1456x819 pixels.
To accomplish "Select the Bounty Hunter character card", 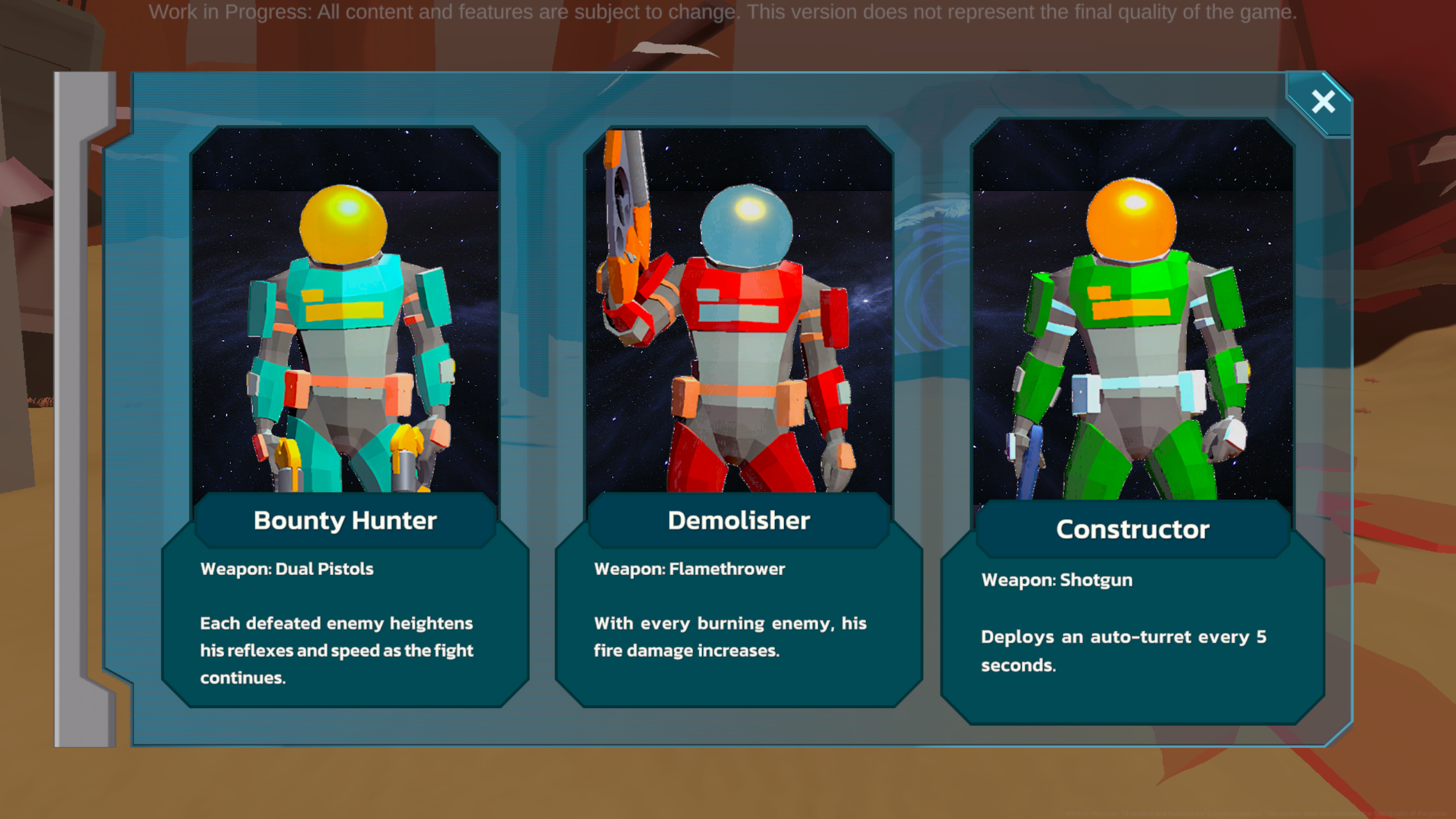I will [345, 415].
